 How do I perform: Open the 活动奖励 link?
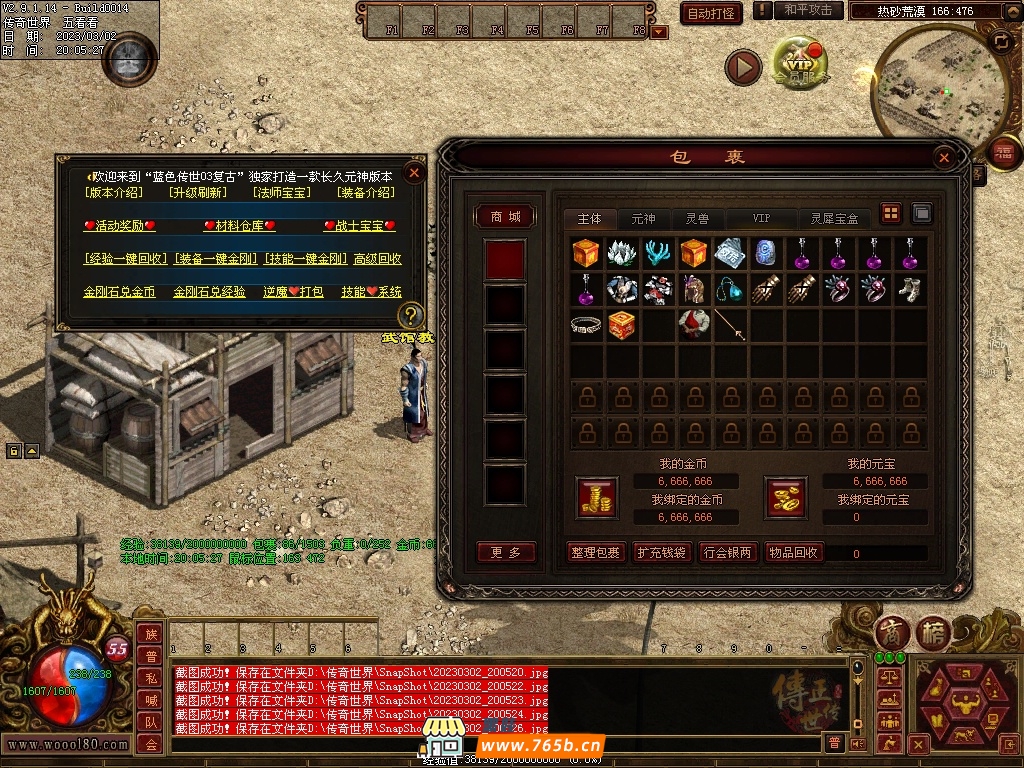click(119, 226)
